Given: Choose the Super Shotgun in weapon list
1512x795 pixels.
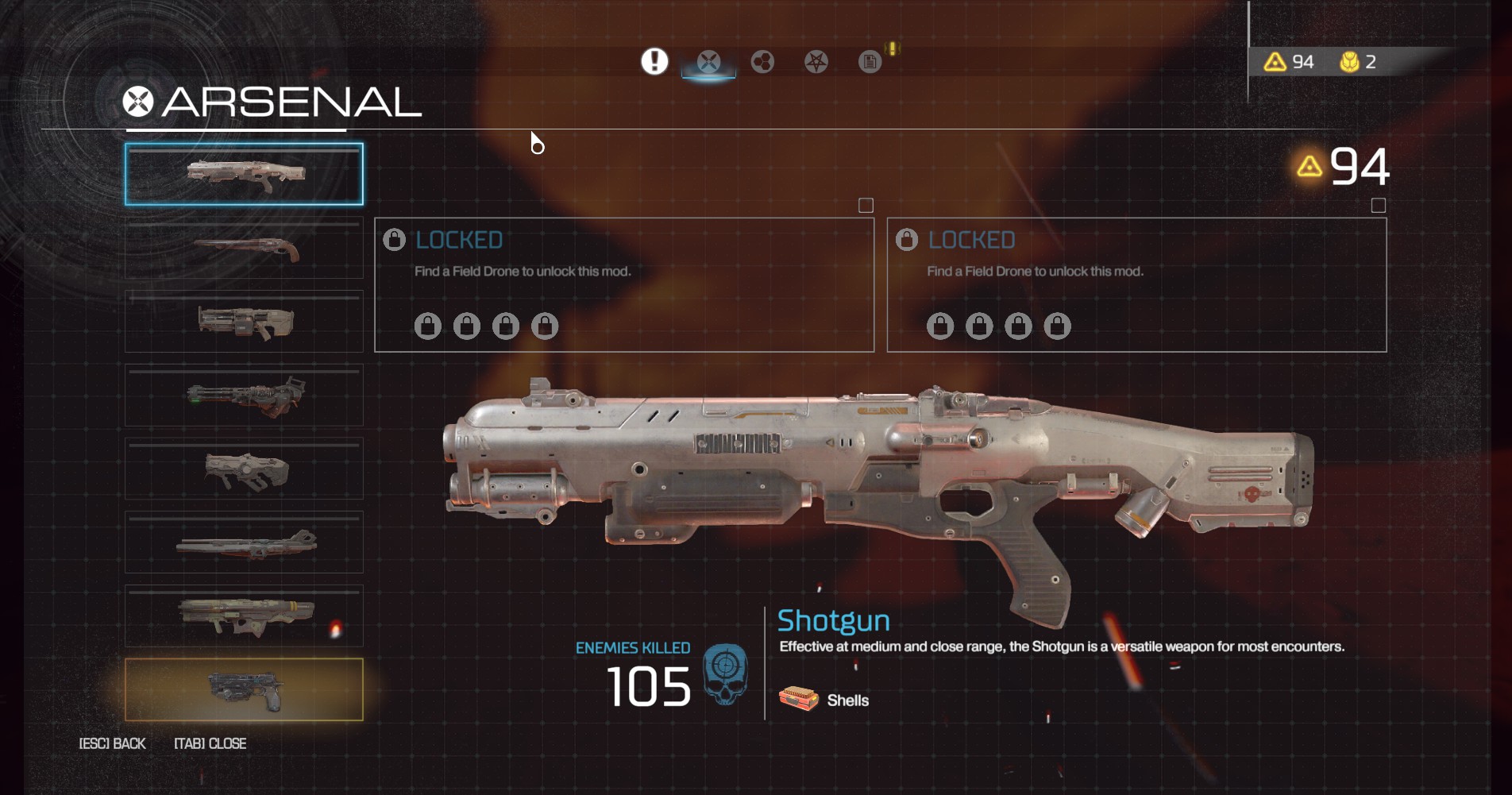Looking at the screenshot, I should [244, 249].
